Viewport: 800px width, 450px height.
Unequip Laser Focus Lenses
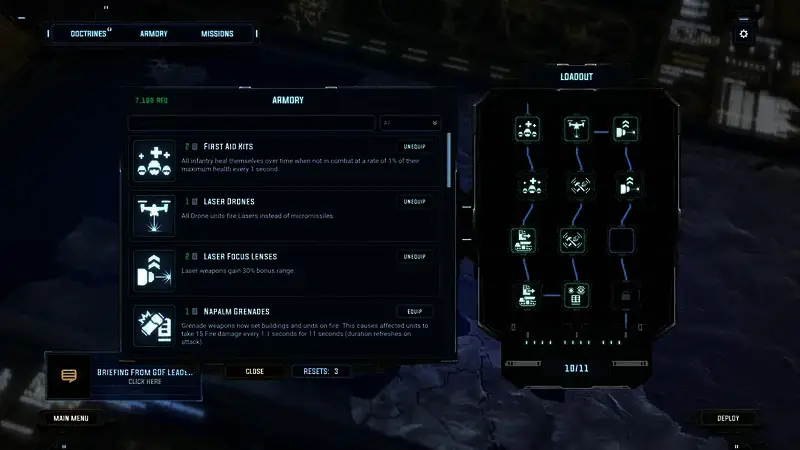pyautogui.click(x=414, y=257)
